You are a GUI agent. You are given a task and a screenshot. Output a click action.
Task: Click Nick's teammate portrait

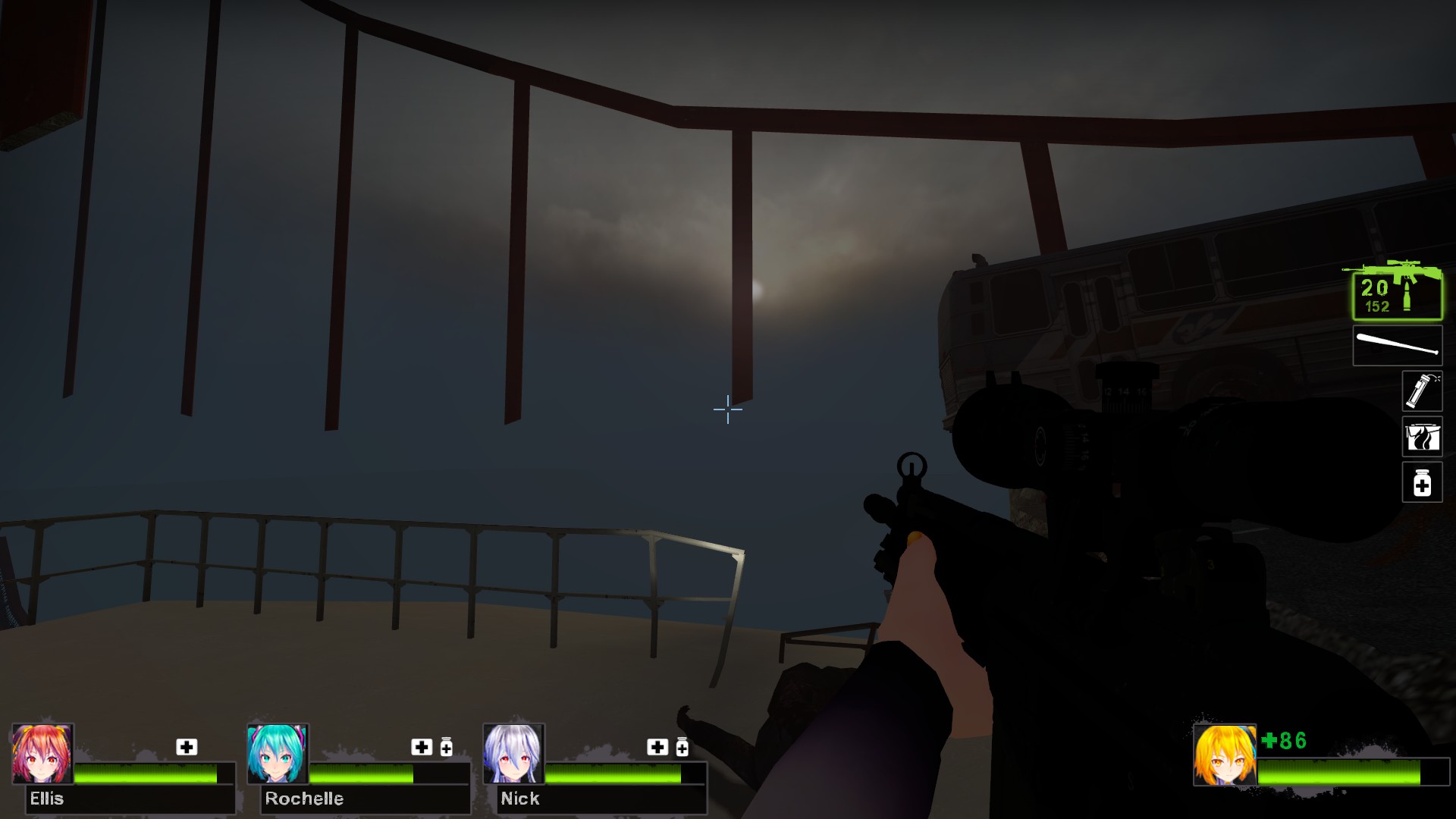(x=513, y=754)
